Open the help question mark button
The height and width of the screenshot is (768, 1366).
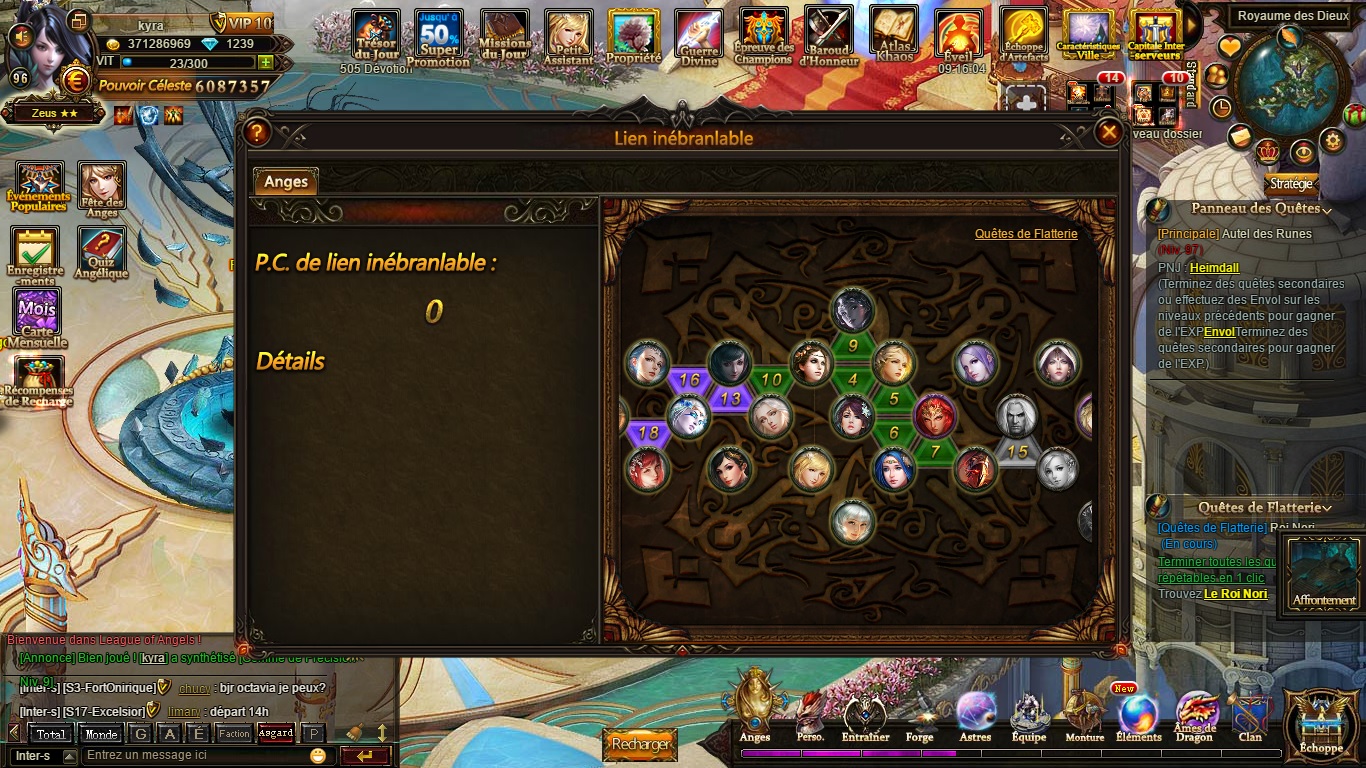[x=257, y=132]
